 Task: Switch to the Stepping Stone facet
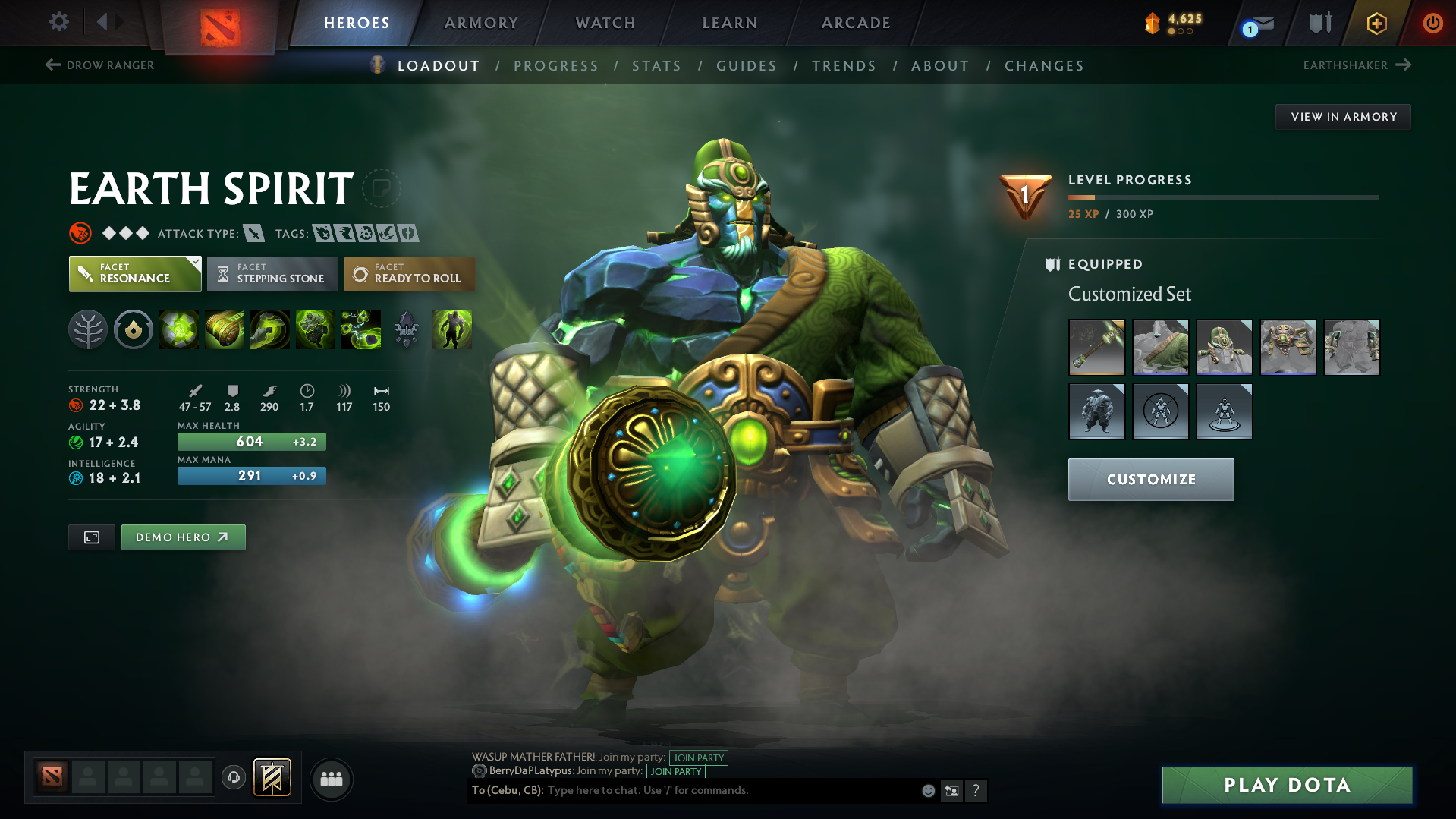pyautogui.click(x=272, y=273)
